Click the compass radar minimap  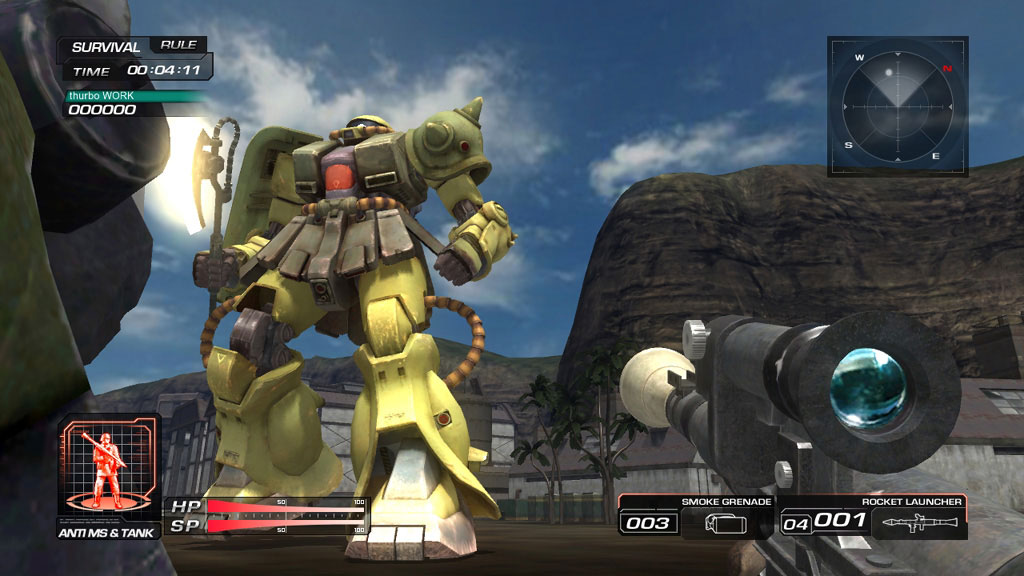click(897, 106)
